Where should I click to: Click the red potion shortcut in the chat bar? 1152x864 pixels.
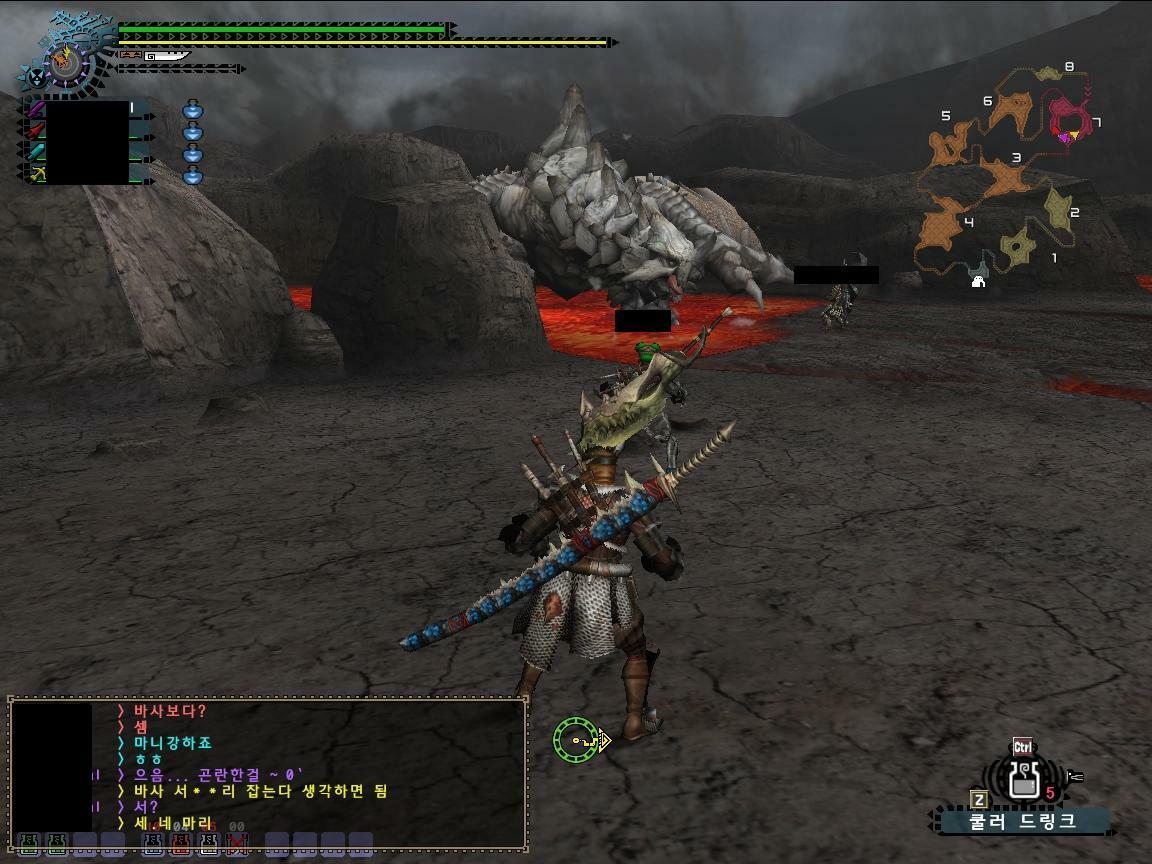pyautogui.click(x=180, y=844)
